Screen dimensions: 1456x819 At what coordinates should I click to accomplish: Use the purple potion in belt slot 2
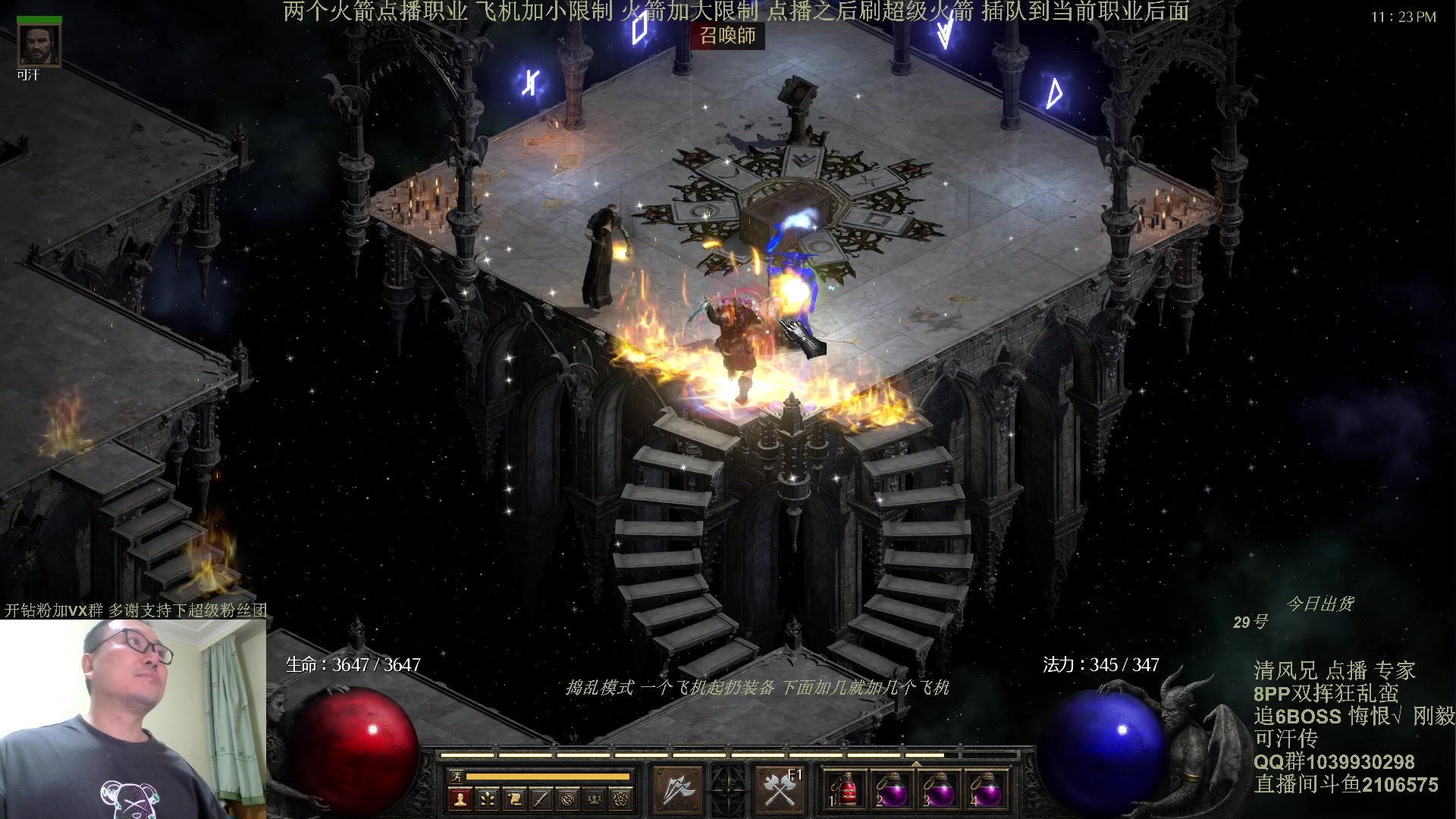click(x=893, y=790)
